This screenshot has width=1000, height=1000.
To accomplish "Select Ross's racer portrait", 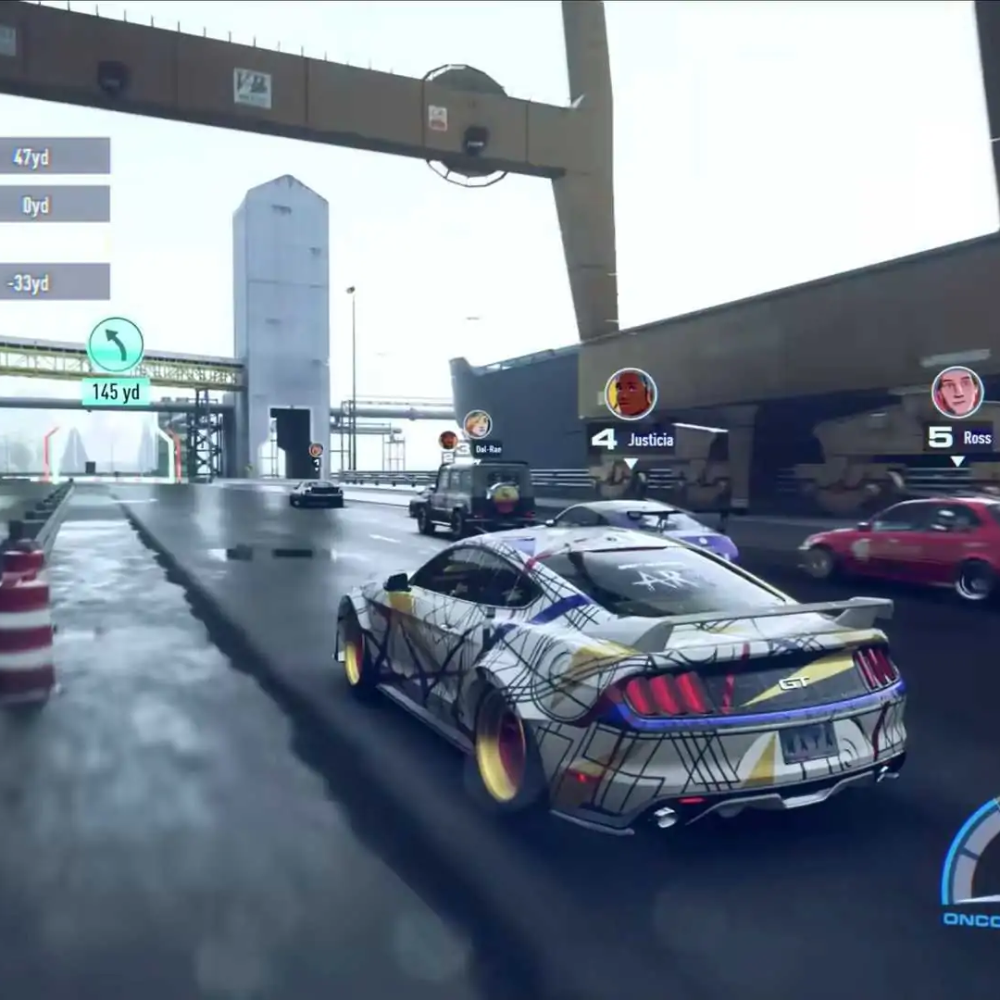I will (x=957, y=392).
